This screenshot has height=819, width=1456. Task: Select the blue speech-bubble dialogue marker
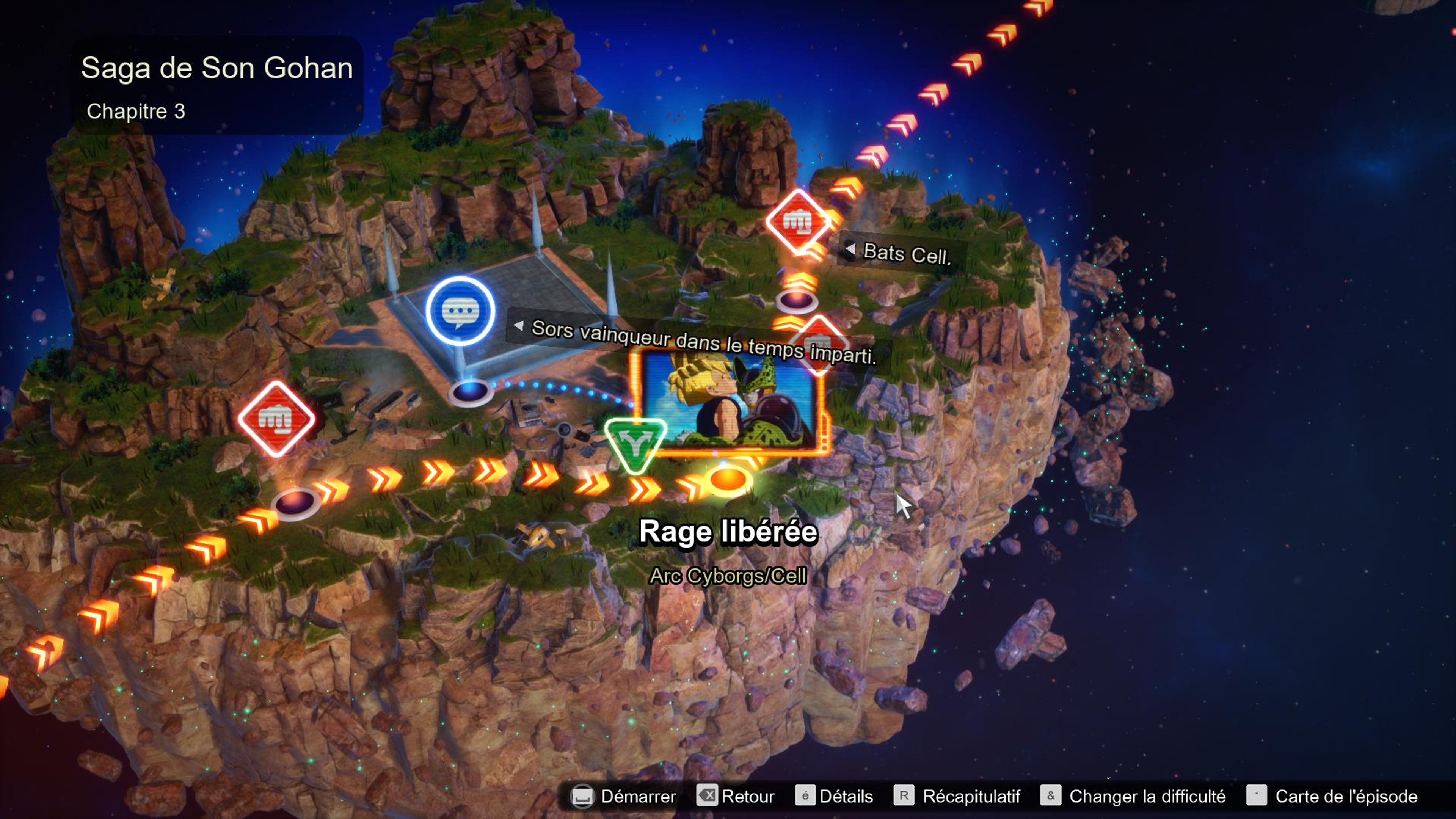tap(460, 311)
